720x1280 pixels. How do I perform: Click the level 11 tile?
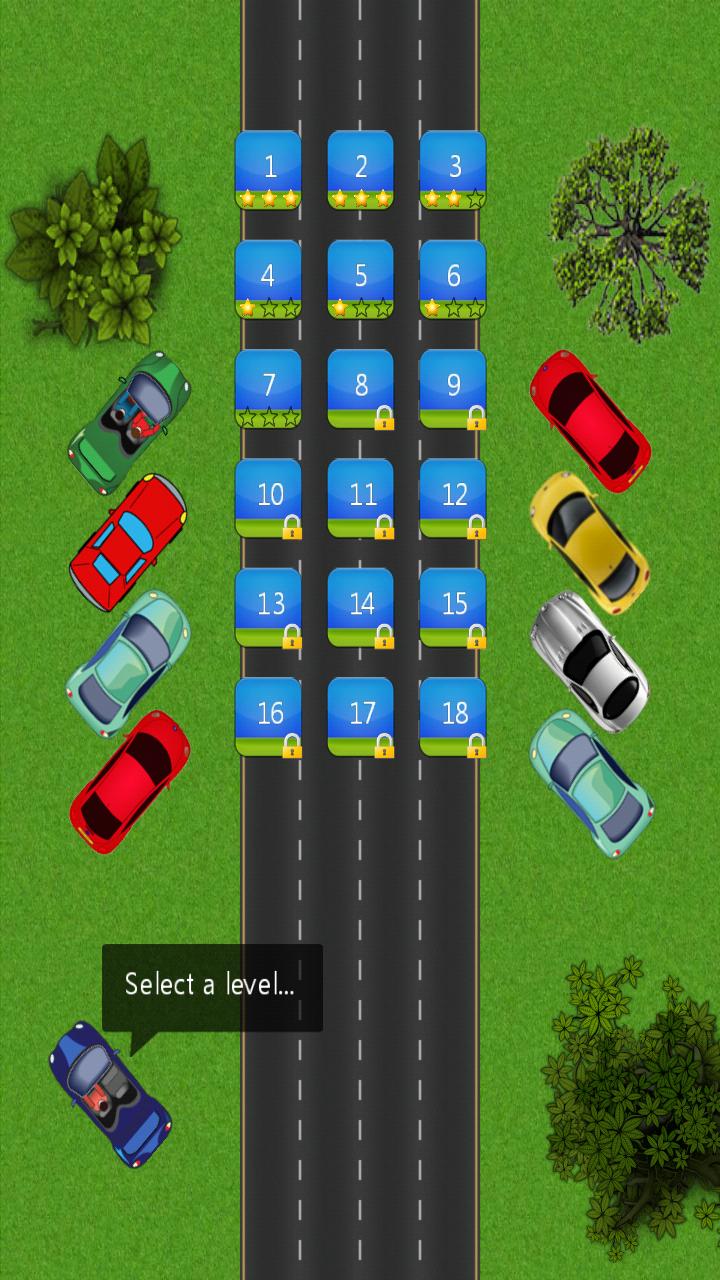click(361, 498)
